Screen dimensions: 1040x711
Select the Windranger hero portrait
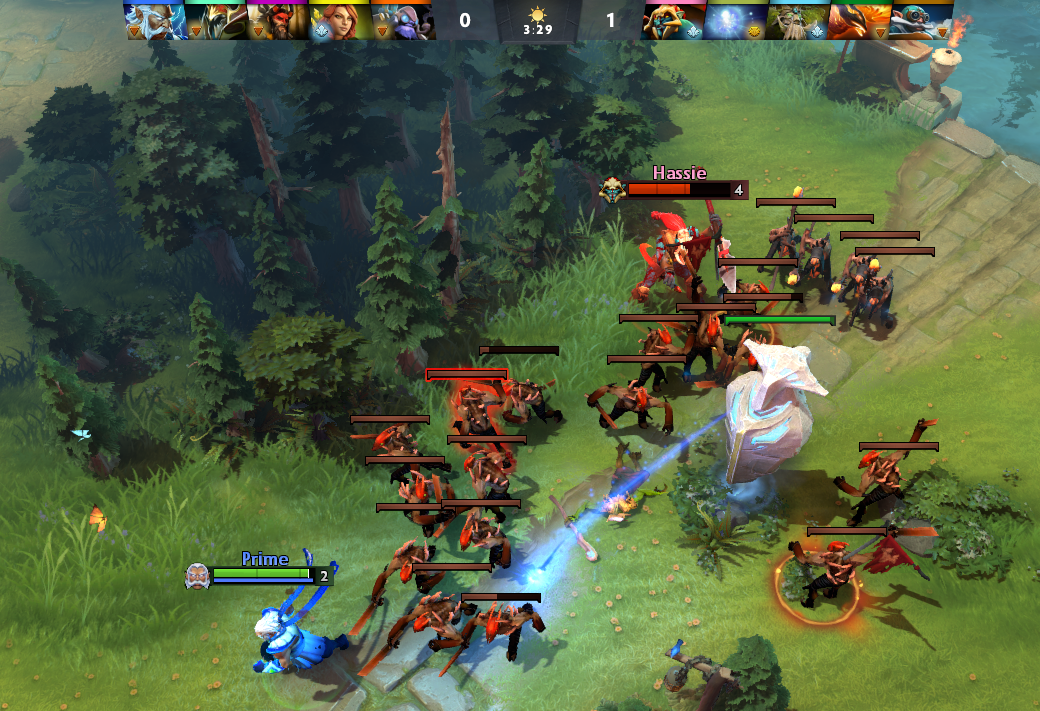[339, 20]
